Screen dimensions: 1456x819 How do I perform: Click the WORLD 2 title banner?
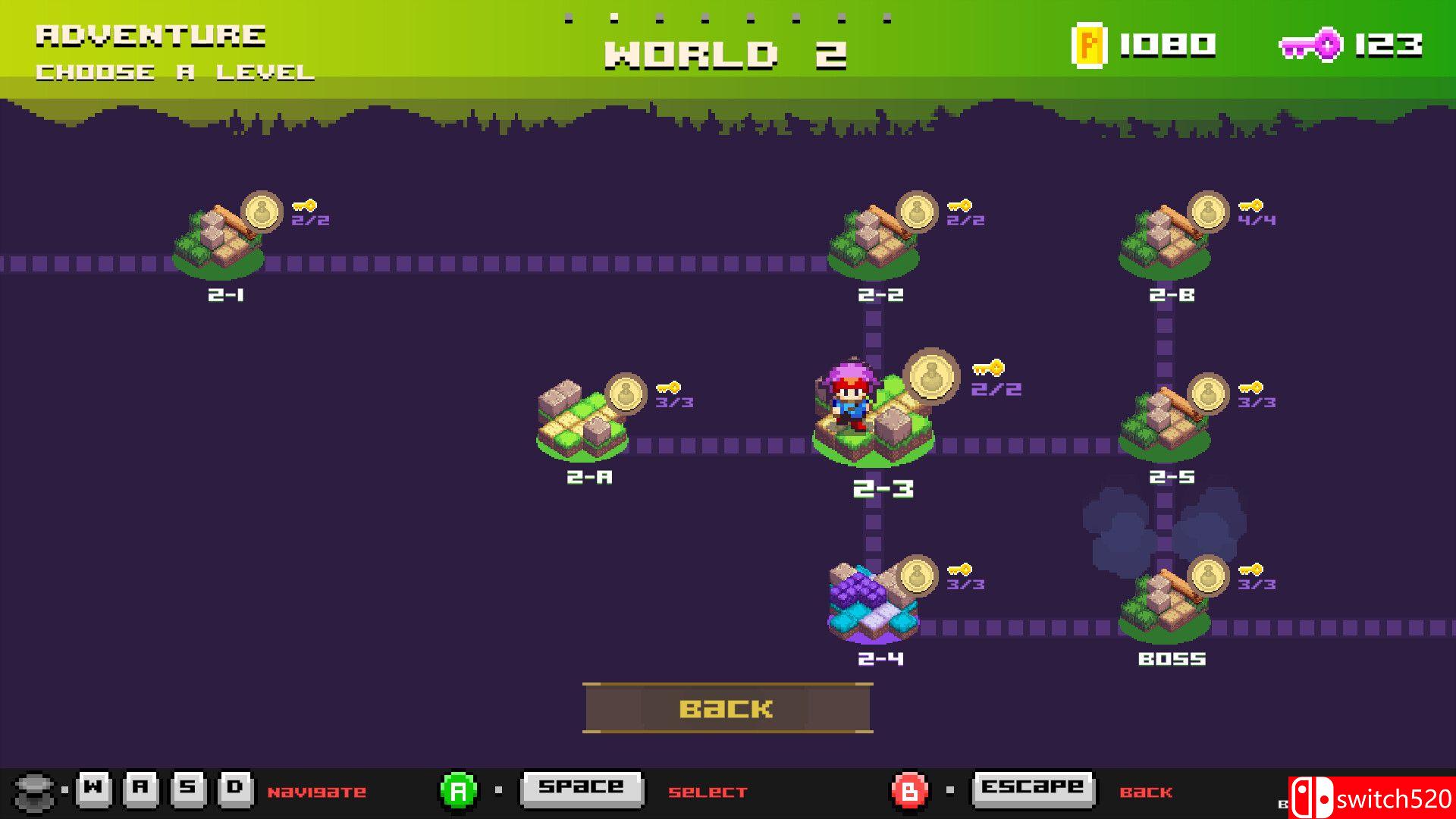(x=726, y=53)
